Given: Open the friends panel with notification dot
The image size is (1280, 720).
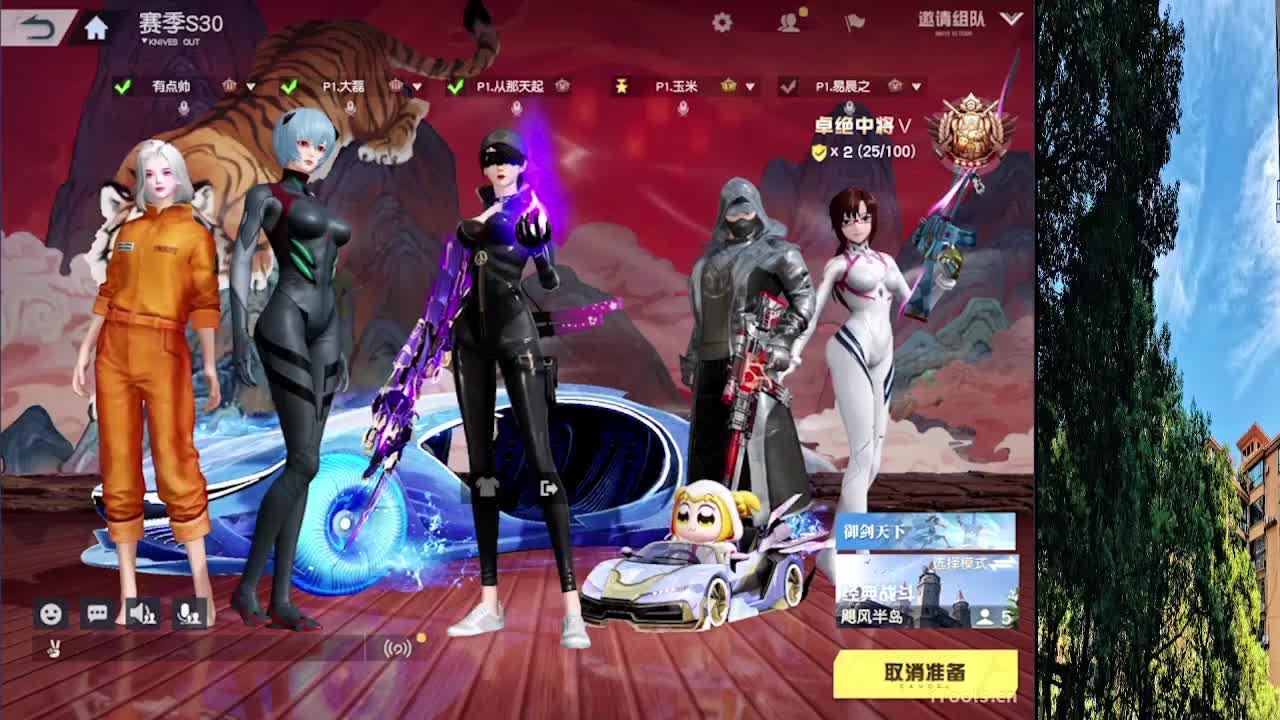Looking at the screenshot, I should pyautogui.click(x=789, y=19).
